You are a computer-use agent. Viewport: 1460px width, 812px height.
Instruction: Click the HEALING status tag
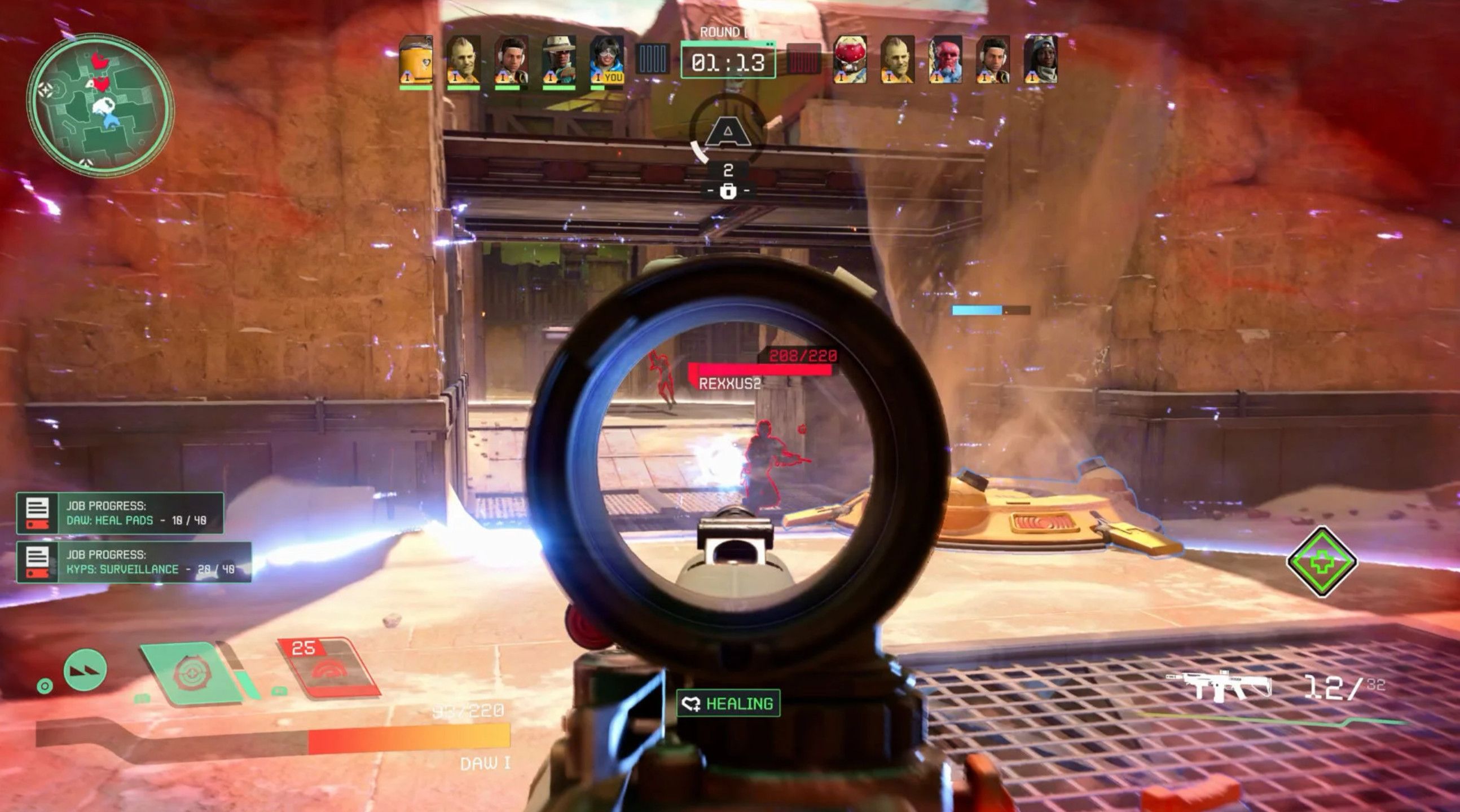click(x=728, y=703)
